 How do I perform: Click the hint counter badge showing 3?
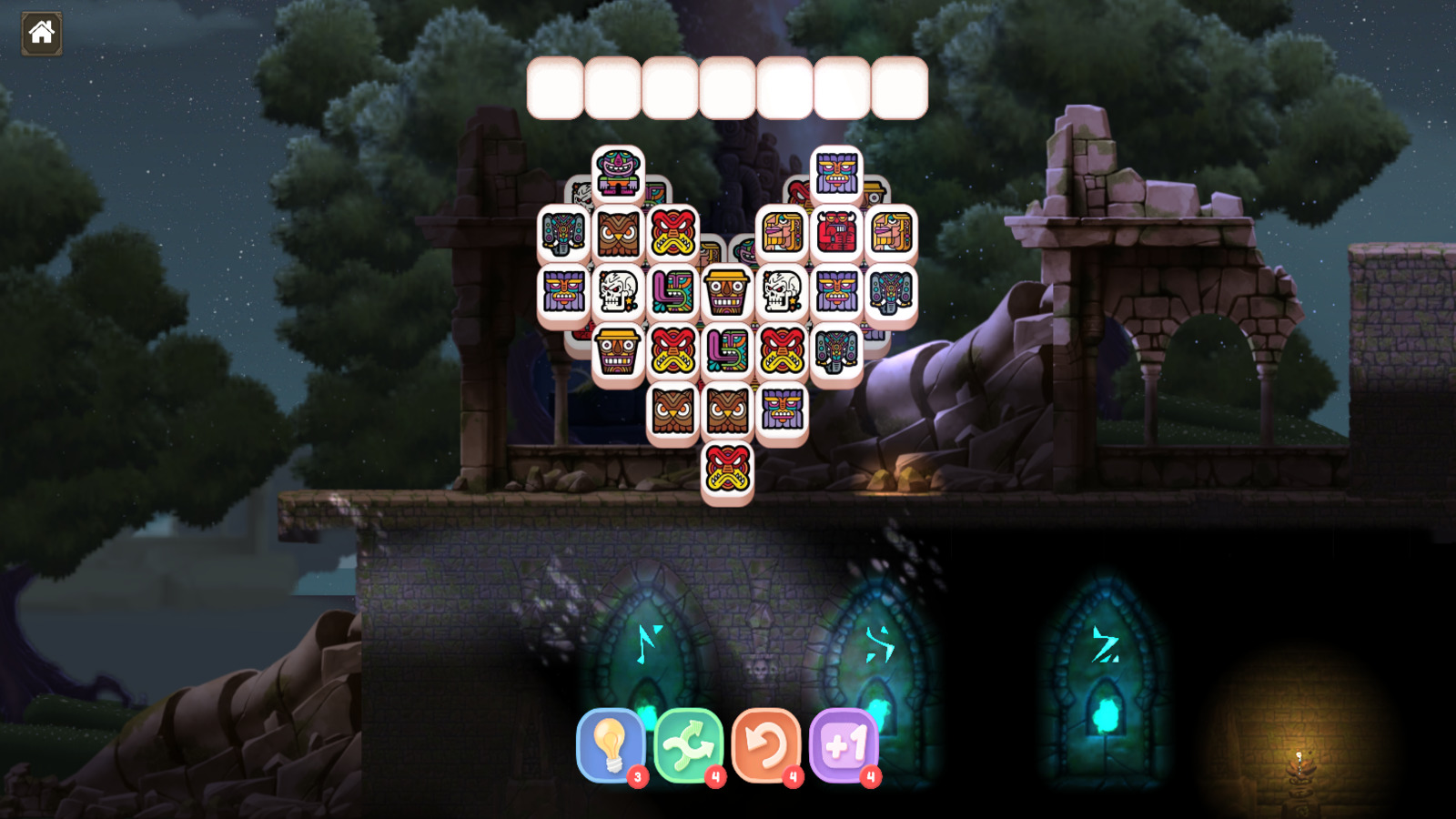[637, 776]
